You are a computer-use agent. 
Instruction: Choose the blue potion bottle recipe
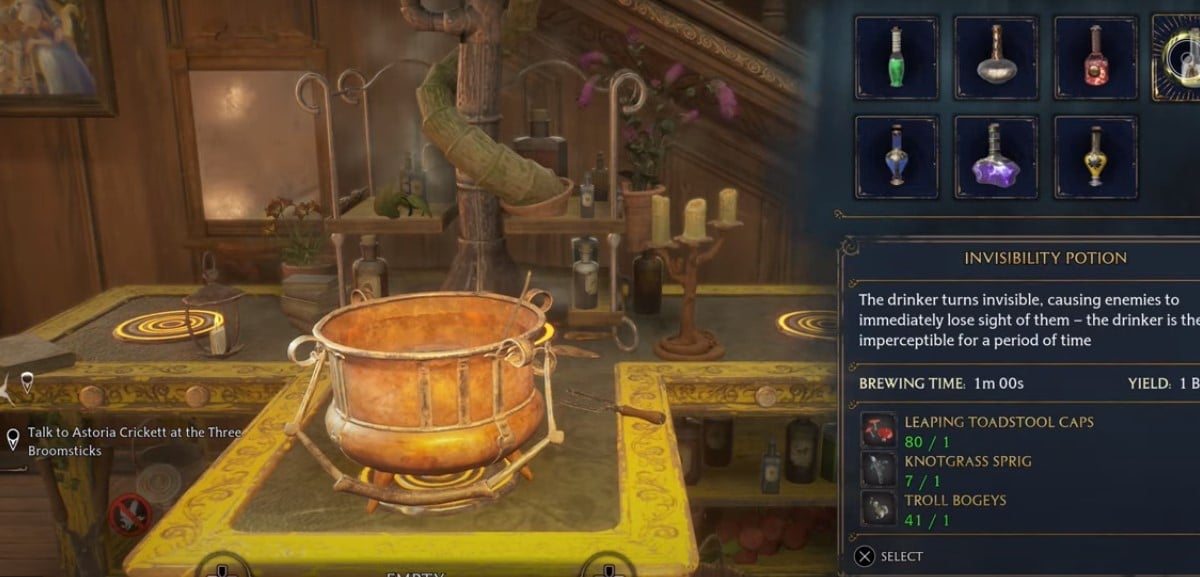tap(896, 157)
